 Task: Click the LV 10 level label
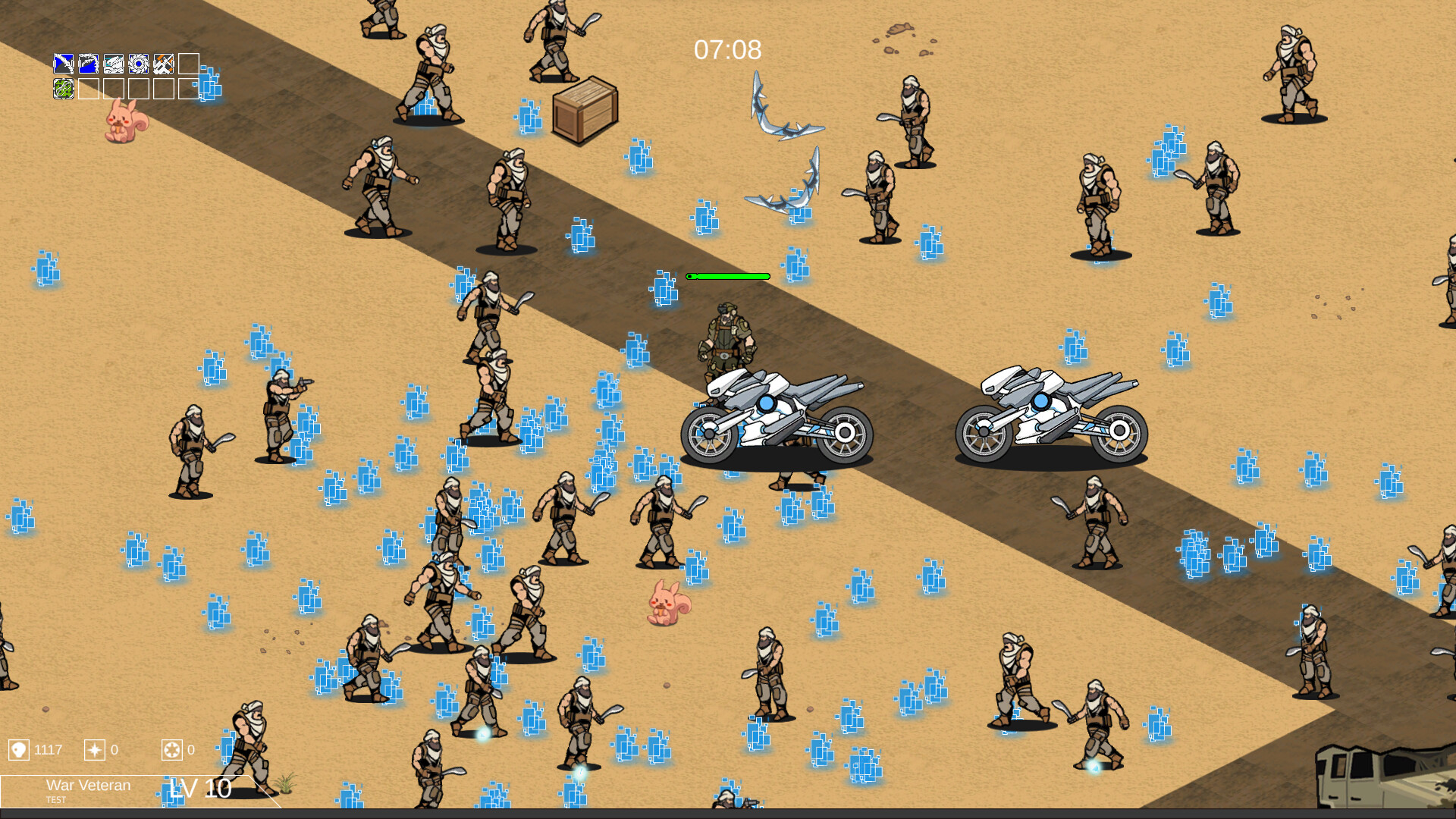(x=201, y=789)
